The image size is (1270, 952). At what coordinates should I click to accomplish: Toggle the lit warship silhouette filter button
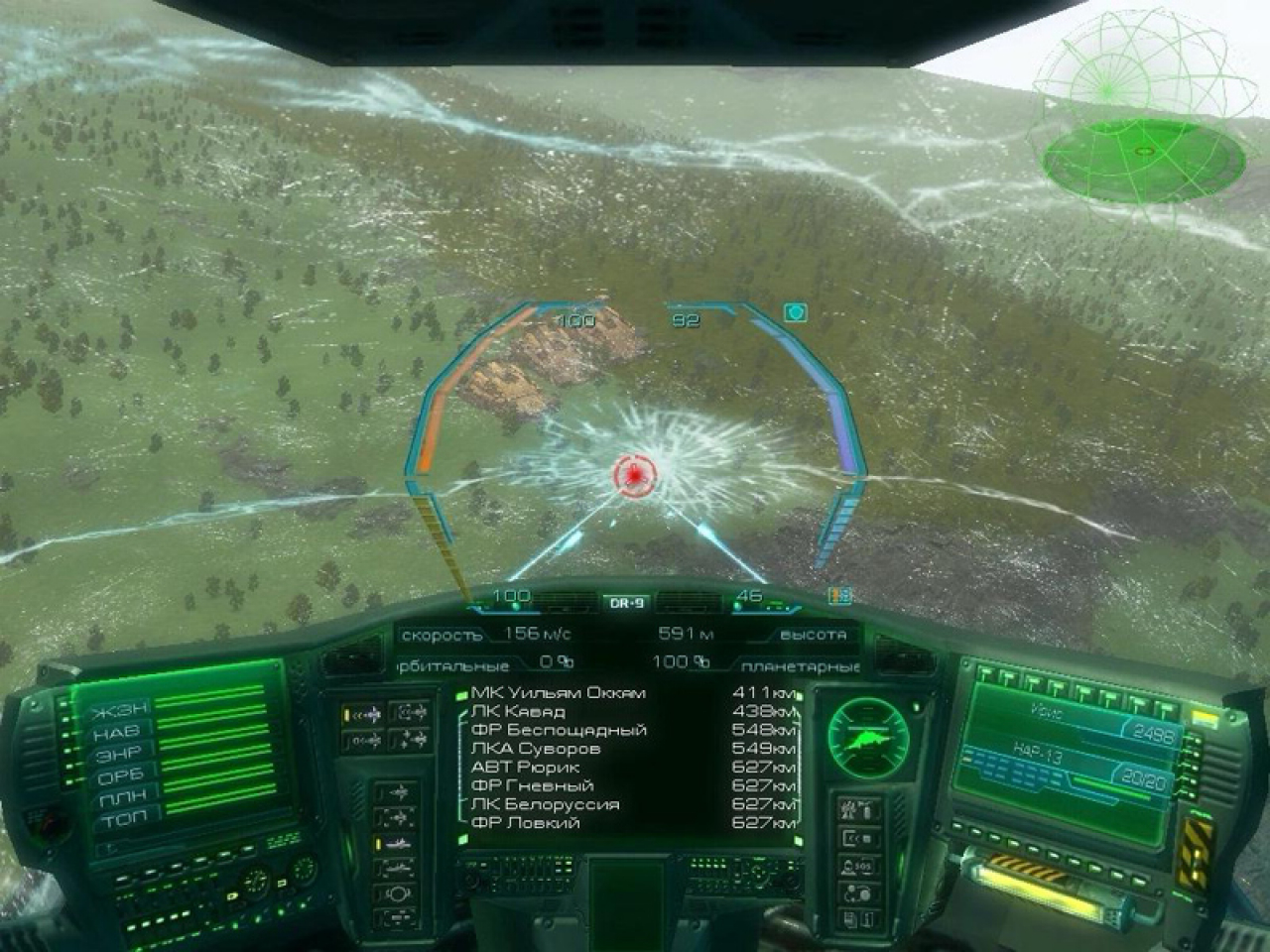[396, 843]
